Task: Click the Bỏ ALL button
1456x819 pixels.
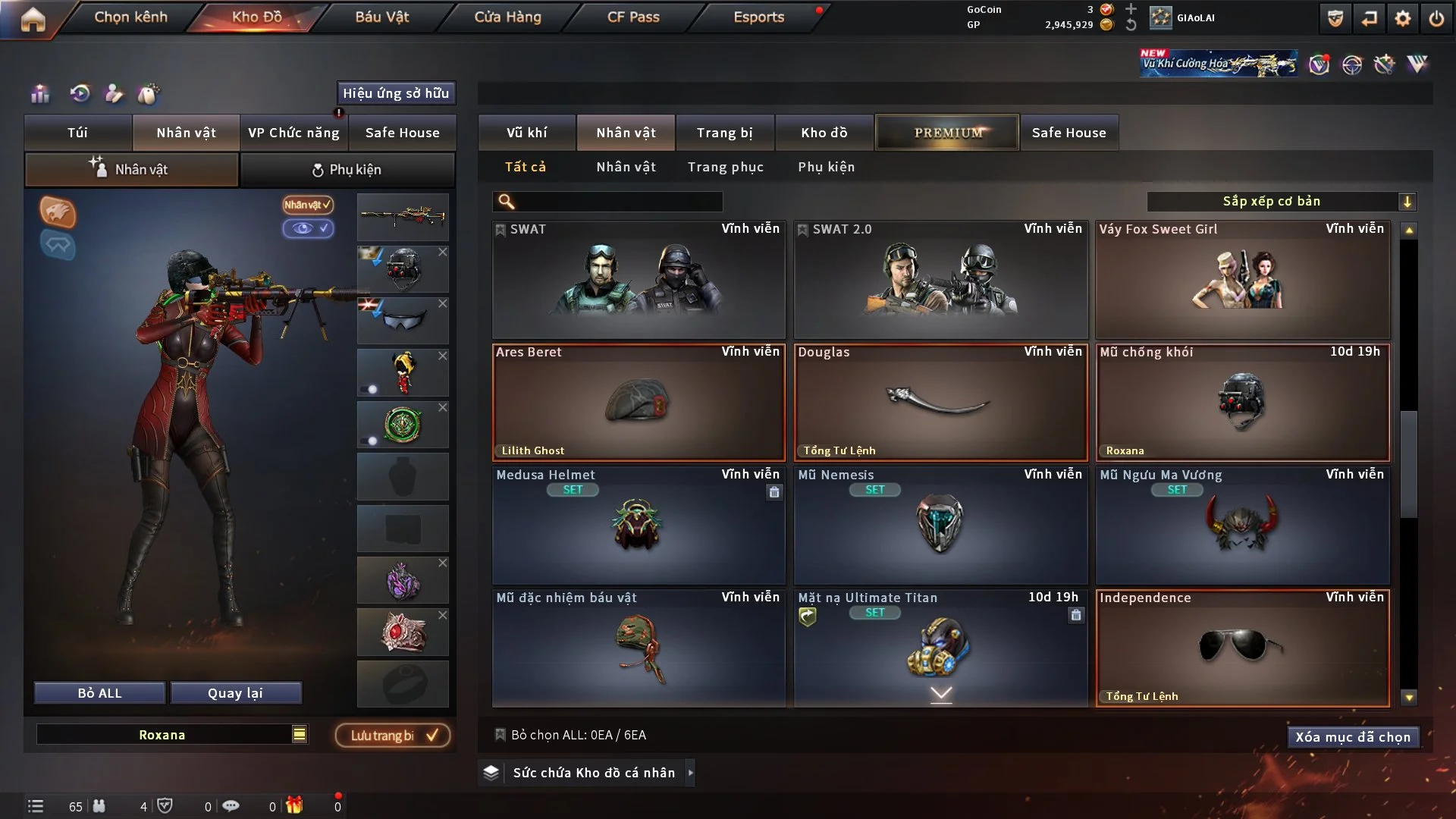Action: 99,693
